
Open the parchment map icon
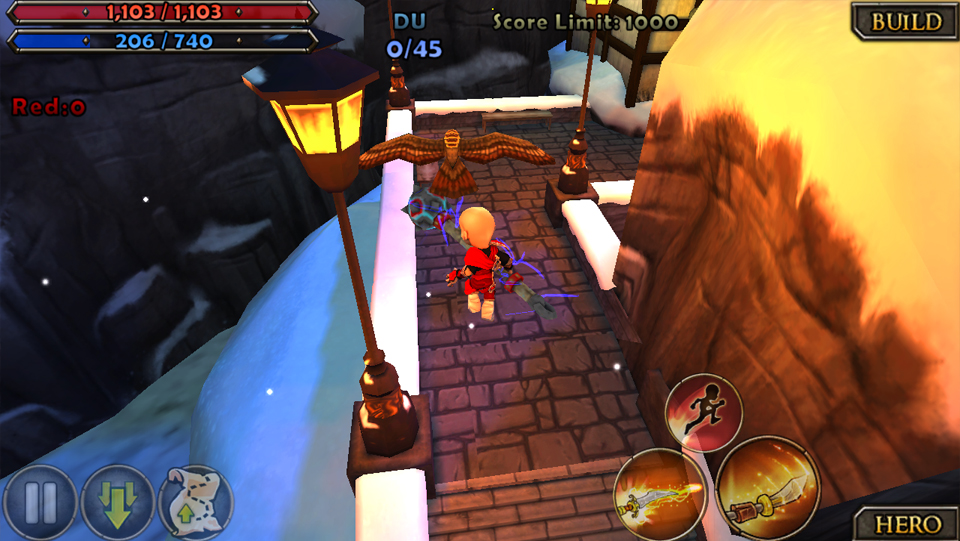[x=196, y=502]
